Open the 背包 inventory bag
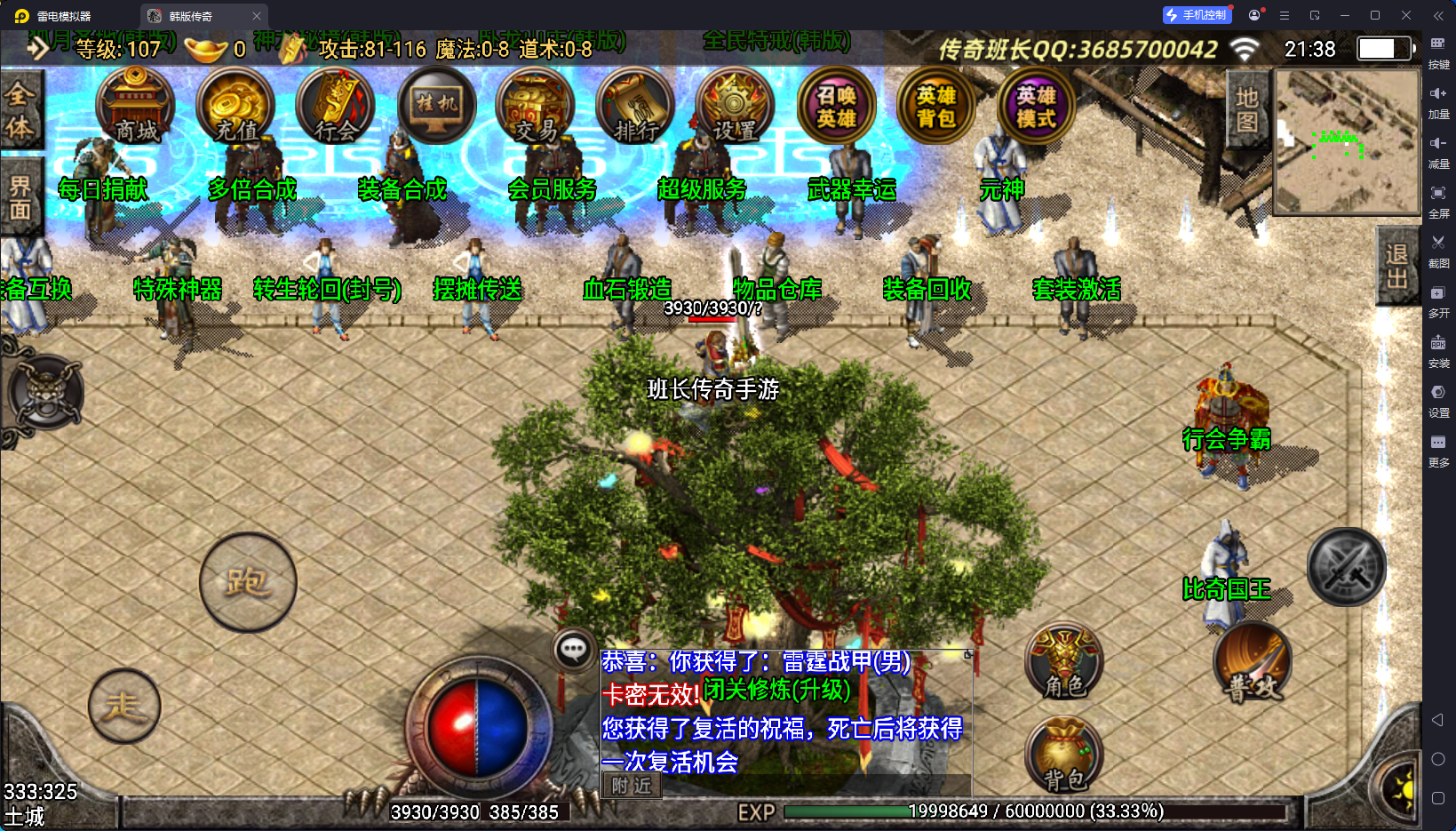Image resolution: width=1456 pixels, height=831 pixels. (x=1064, y=755)
